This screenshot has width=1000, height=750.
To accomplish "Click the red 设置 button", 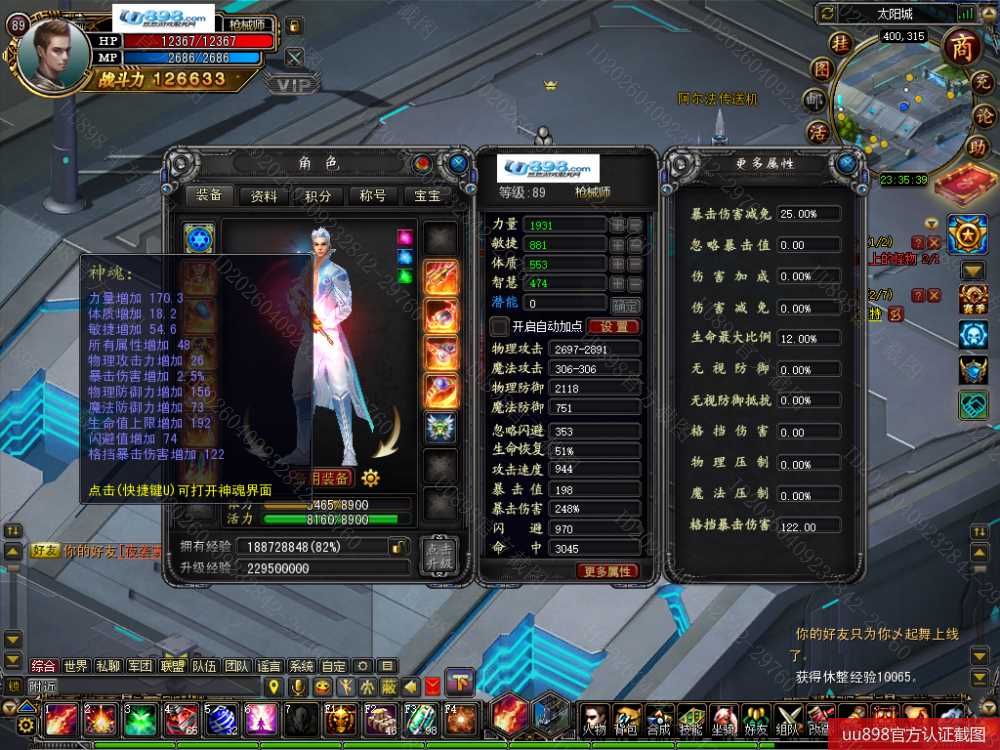I will tap(613, 326).
